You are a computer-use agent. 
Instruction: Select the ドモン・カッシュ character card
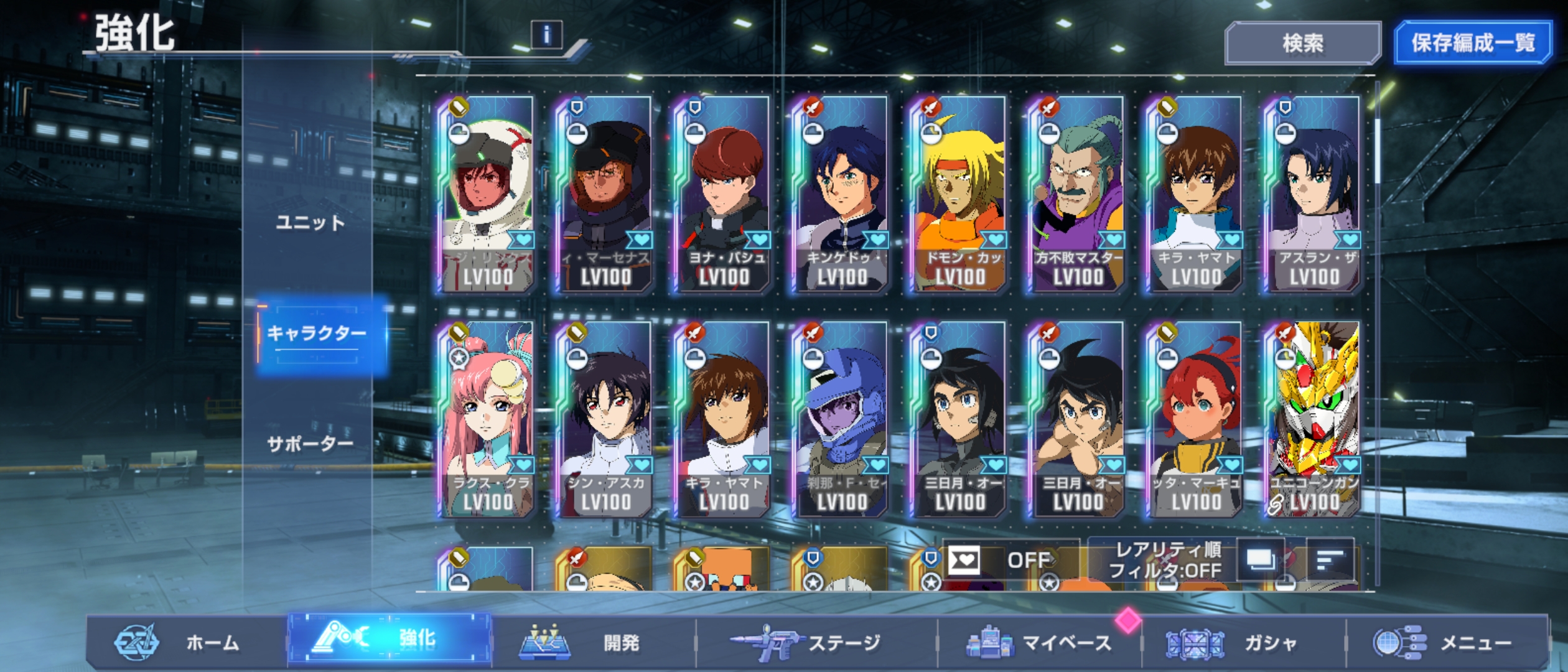(x=959, y=194)
